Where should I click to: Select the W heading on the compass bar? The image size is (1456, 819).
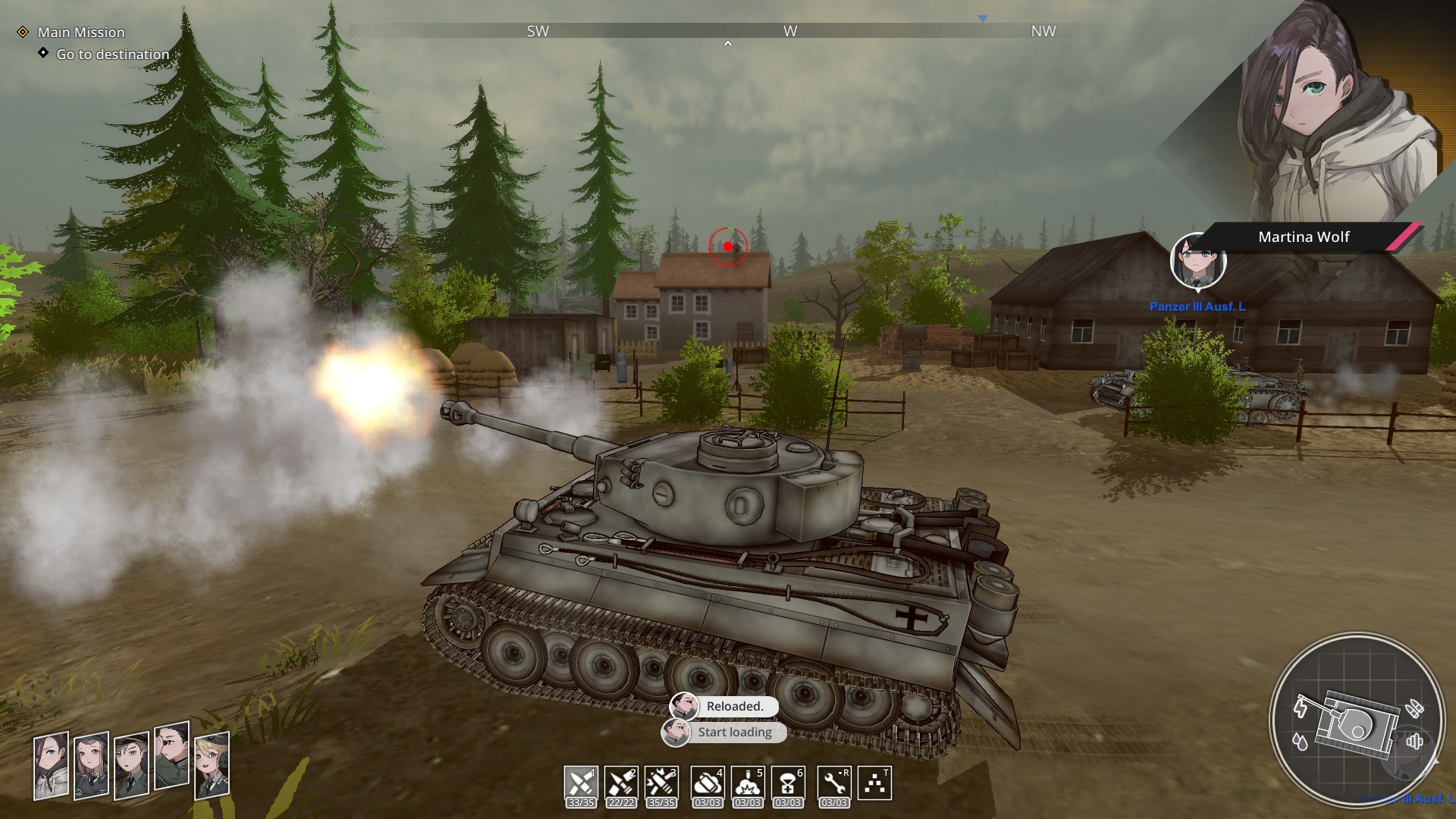(789, 32)
